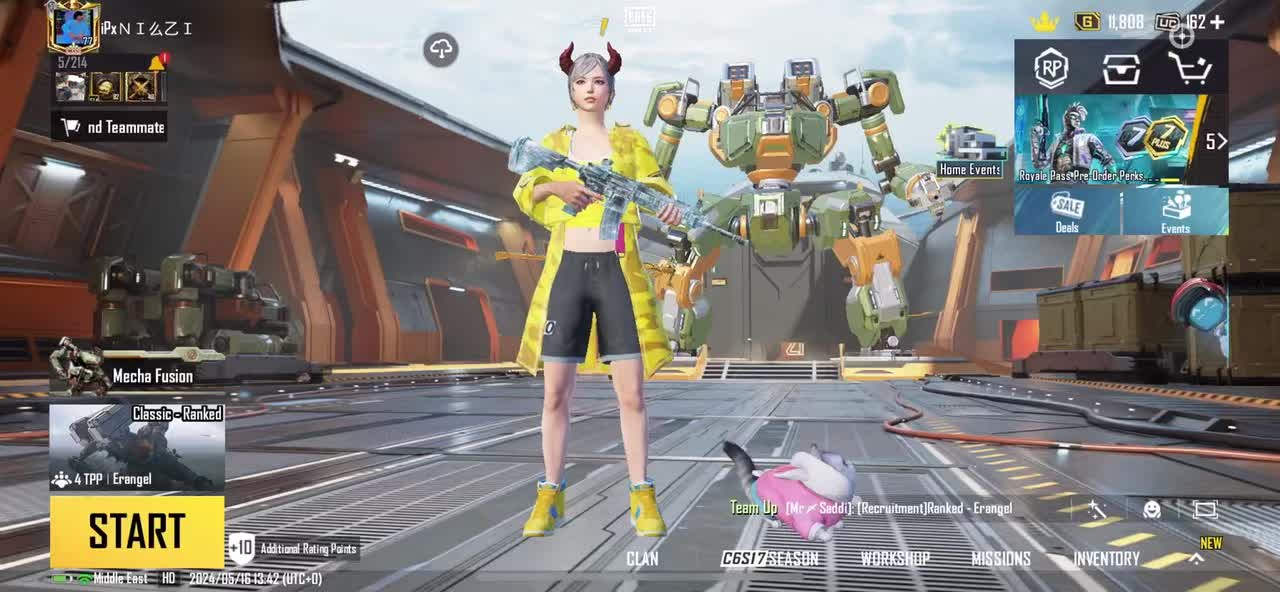
Task: Open the MISSIONS menu
Action: [1000, 559]
